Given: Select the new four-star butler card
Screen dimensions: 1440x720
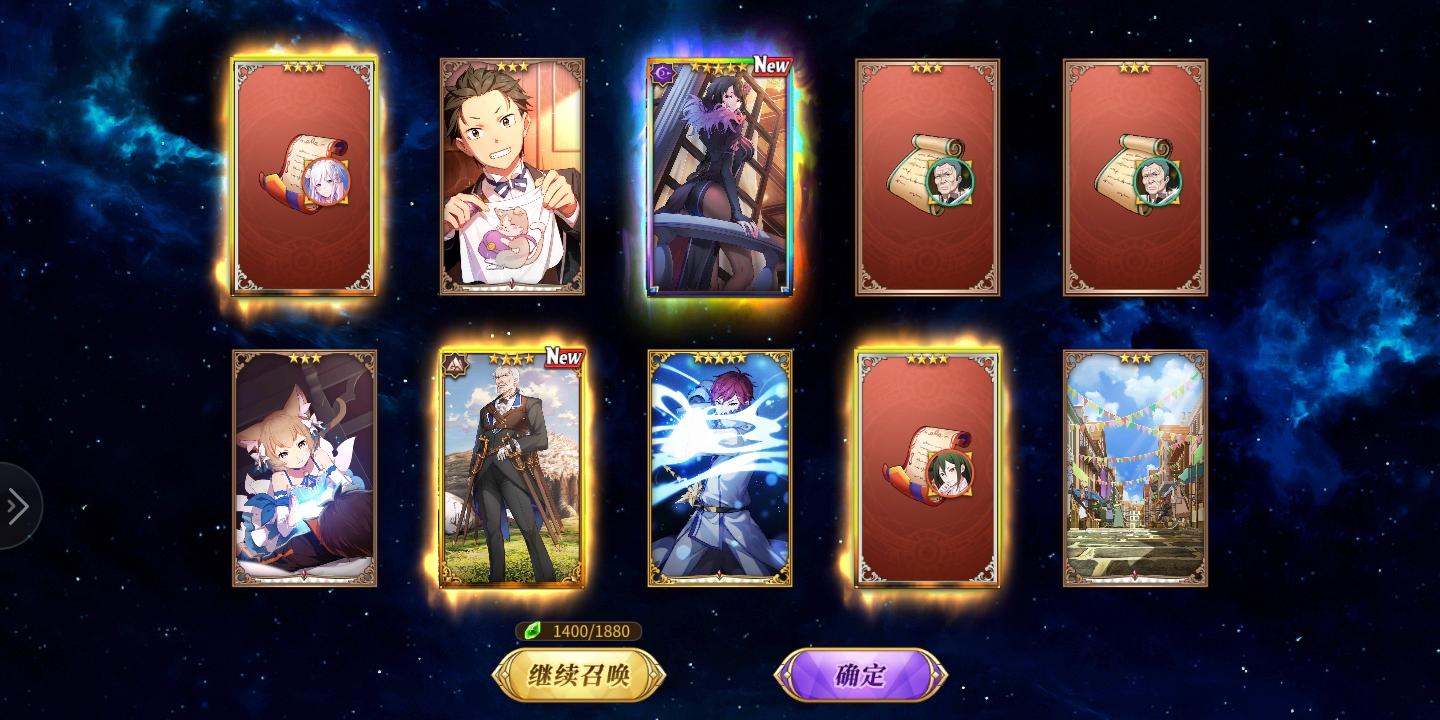Looking at the screenshot, I should coord(511,470).
